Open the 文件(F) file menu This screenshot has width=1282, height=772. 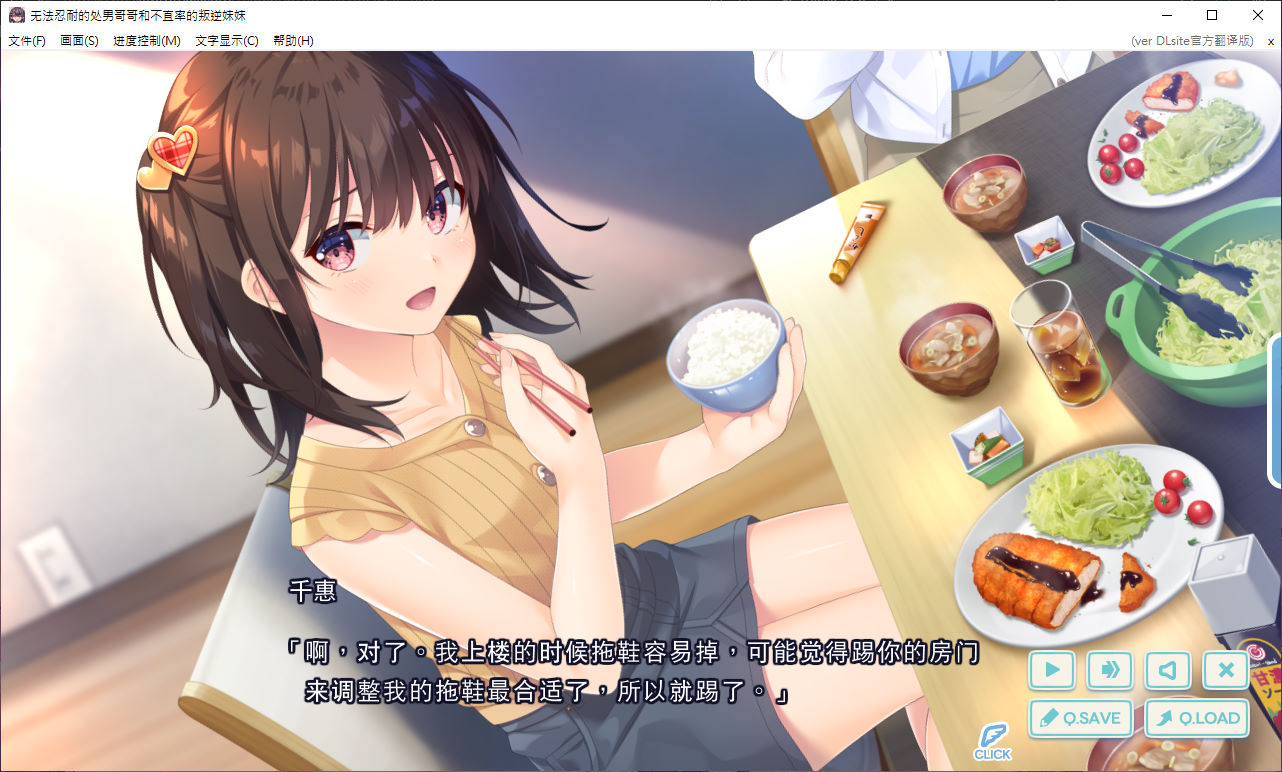tap(27, 41)
